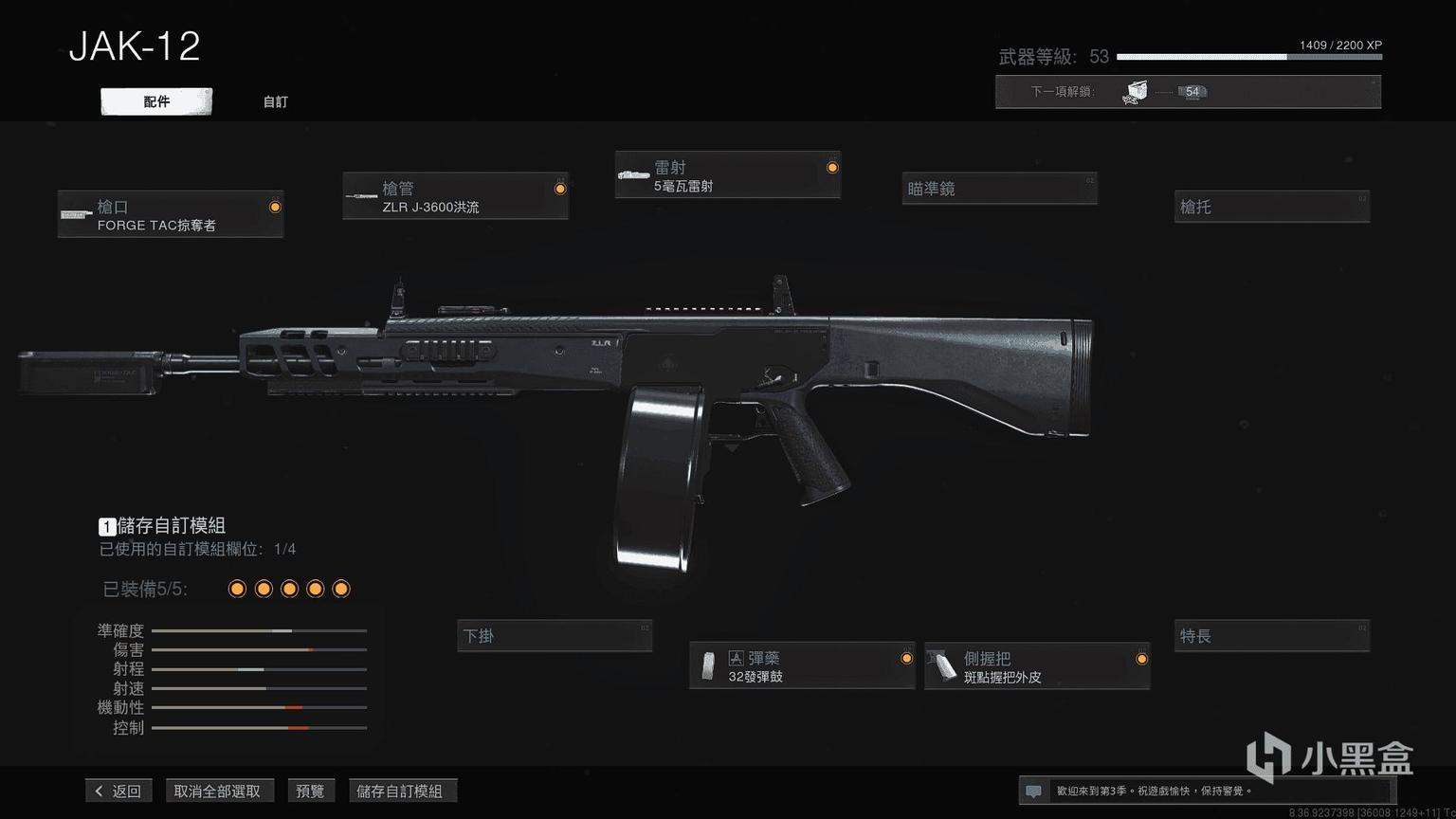Save build with 儲存自訂模組 bottom button
1456x819 pixels.
click(399, 791)
